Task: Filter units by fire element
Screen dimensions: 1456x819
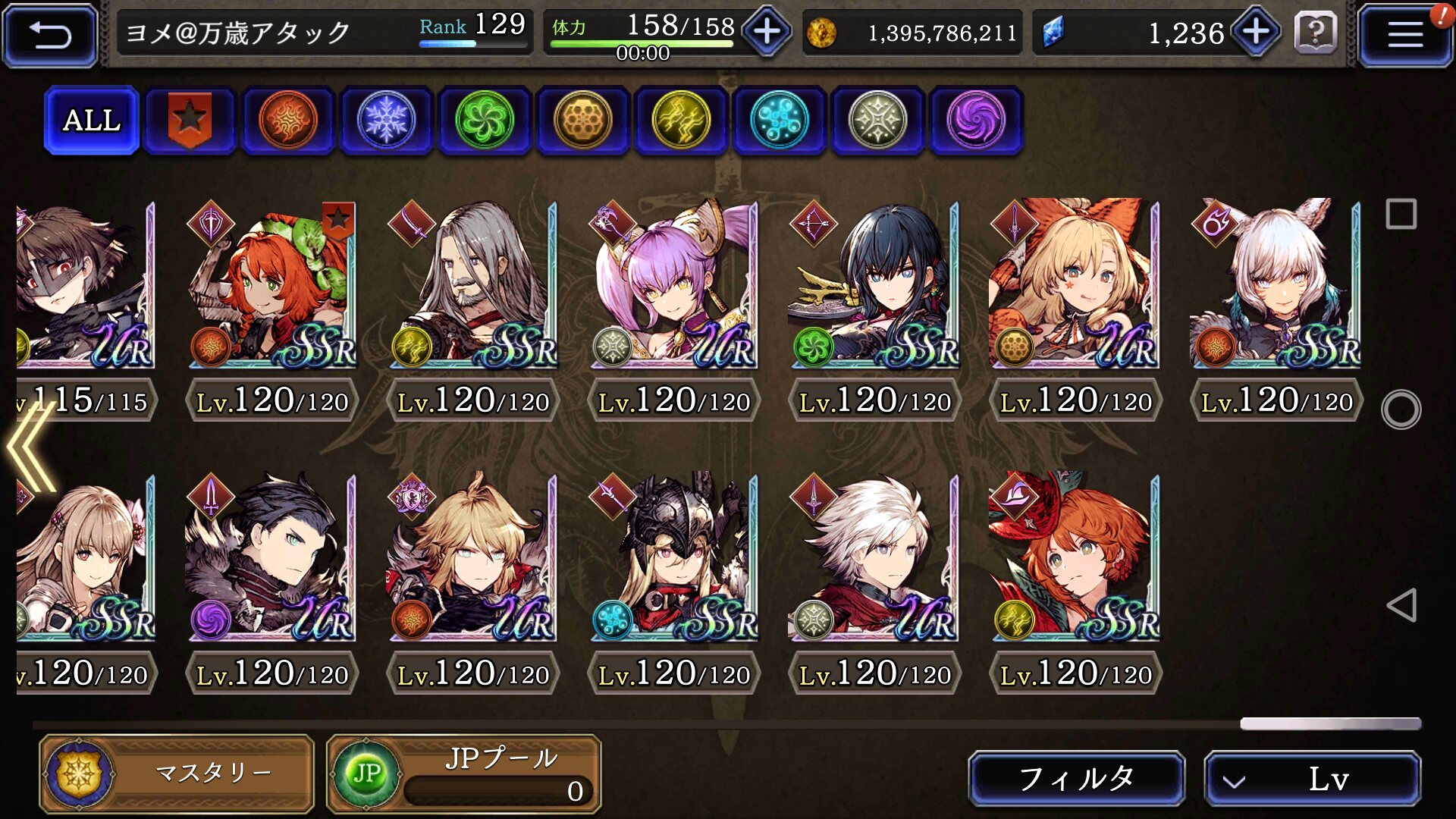Action: click(287, 121)
